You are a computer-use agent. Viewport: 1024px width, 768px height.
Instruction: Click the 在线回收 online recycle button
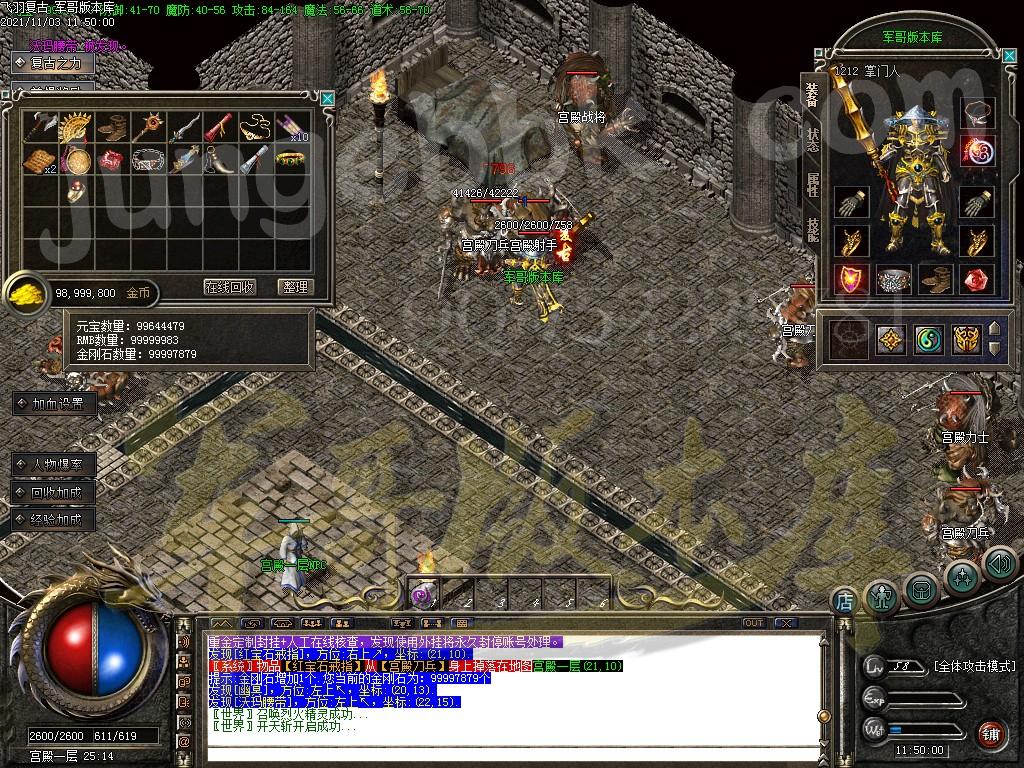click(x=230, y=287)
